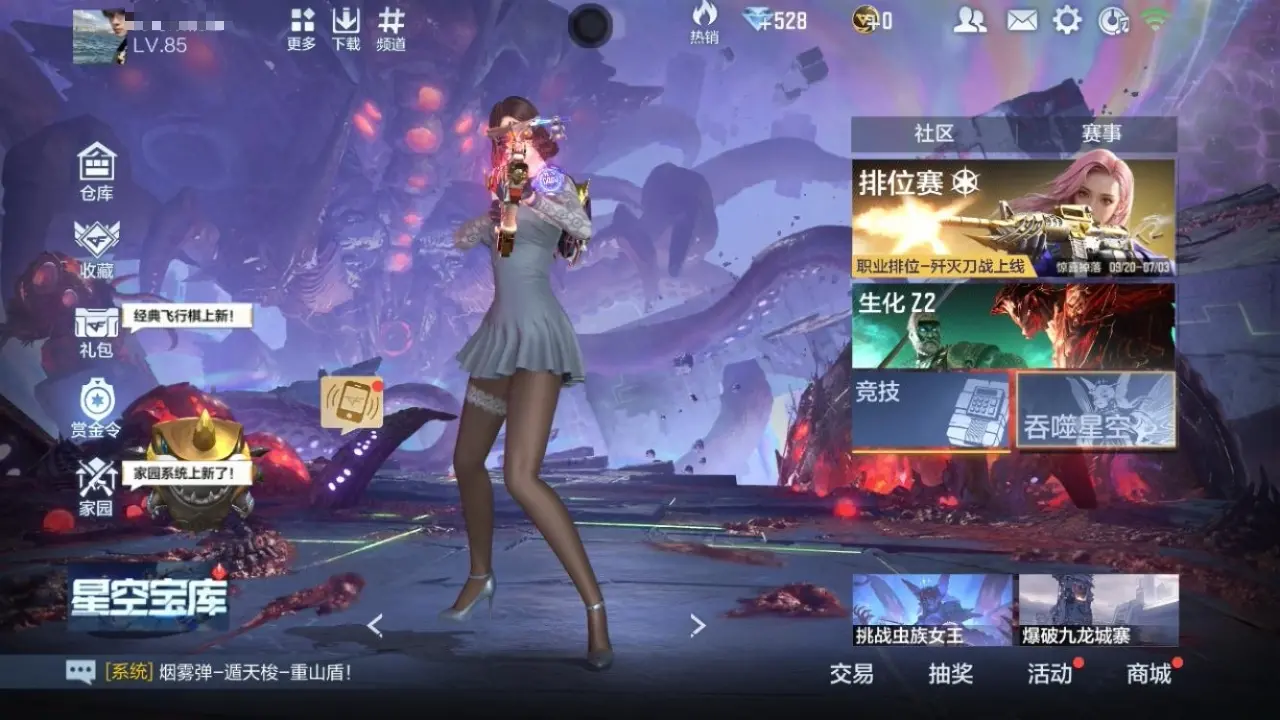Switch to the 社区 community tab
This screenshot has height=720, width=1280.
933,134
